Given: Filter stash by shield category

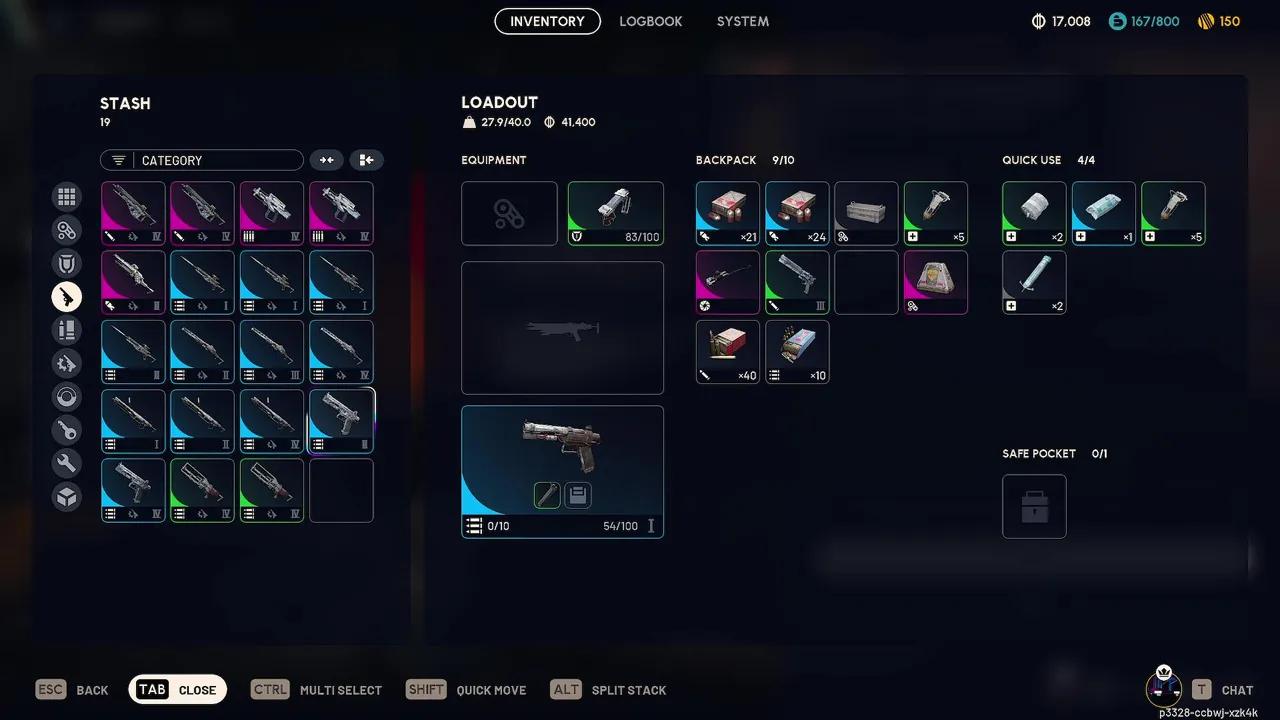Looking at the screenshot, I should coord(67,264).
